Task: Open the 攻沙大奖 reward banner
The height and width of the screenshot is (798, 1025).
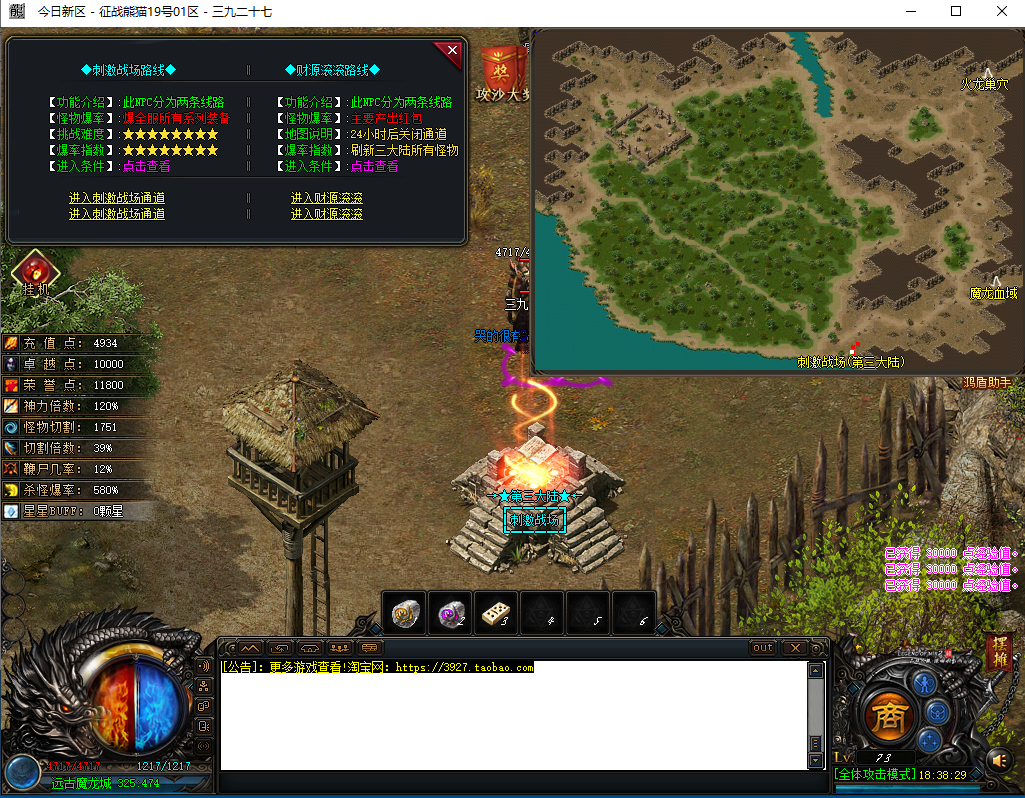Action: pyautogui.click(x=503, y=72)
